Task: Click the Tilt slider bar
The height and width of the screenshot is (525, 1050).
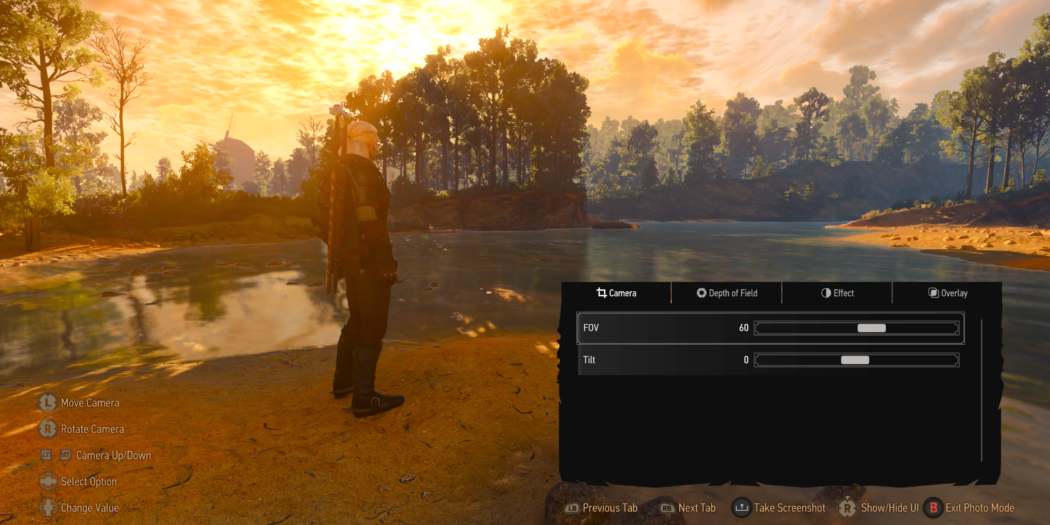Action: [x=856, y=360]
